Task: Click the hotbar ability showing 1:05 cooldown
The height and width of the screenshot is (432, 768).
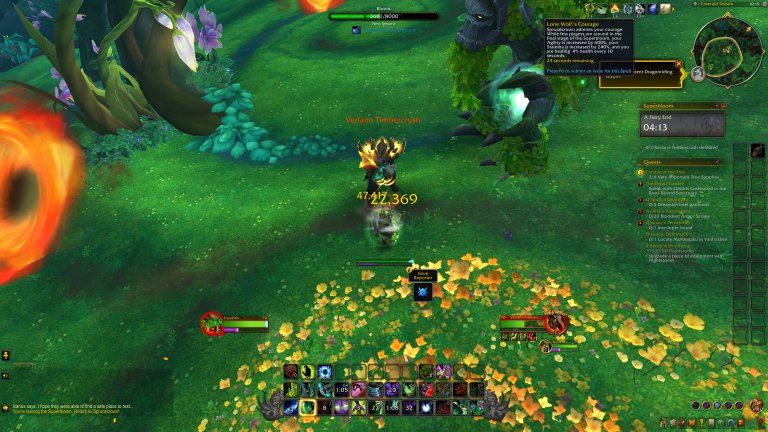Action: pos(341,389)
